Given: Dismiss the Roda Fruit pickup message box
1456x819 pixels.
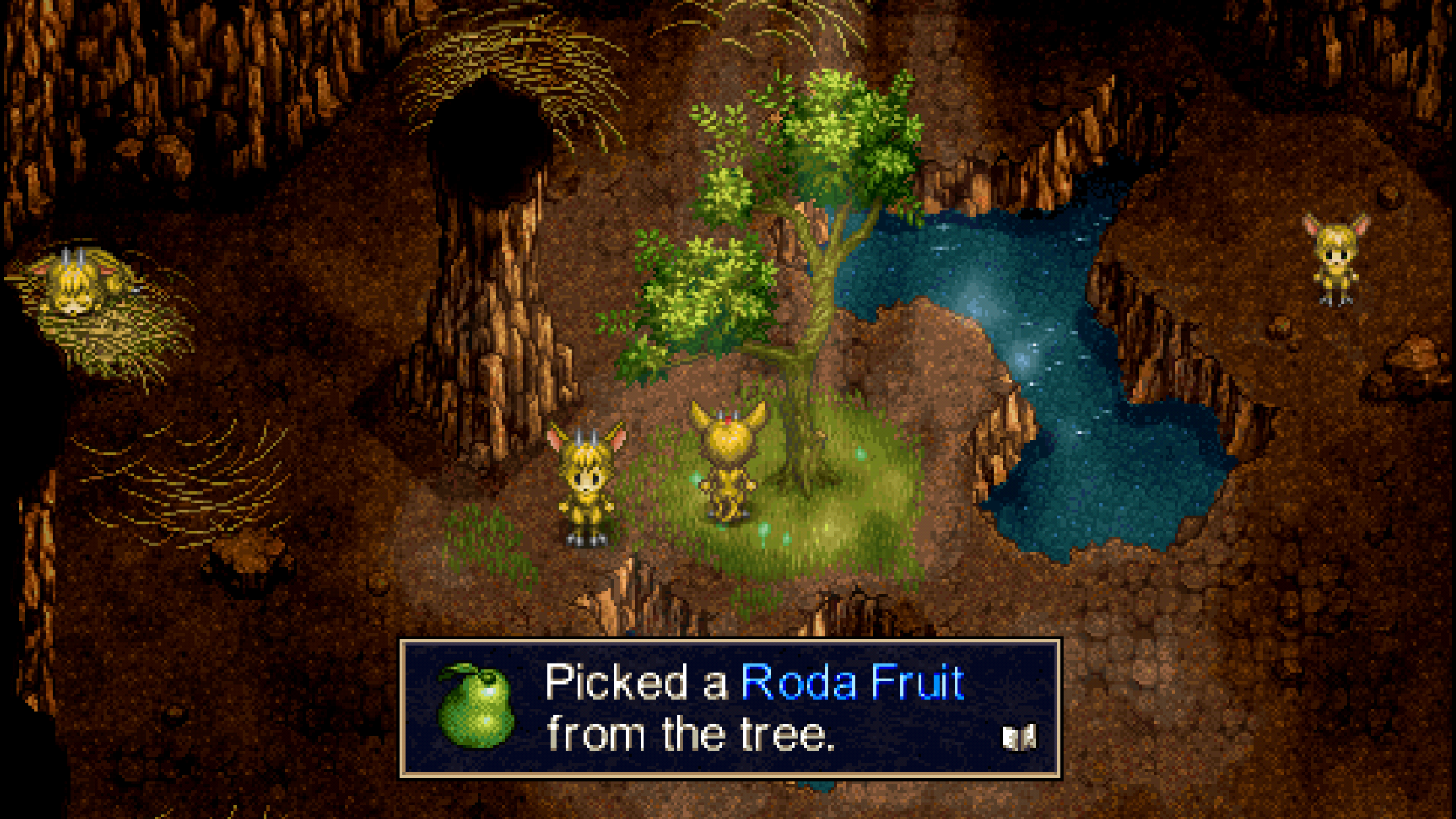Looking at the screenshot, I should click(x=729, y=708).
